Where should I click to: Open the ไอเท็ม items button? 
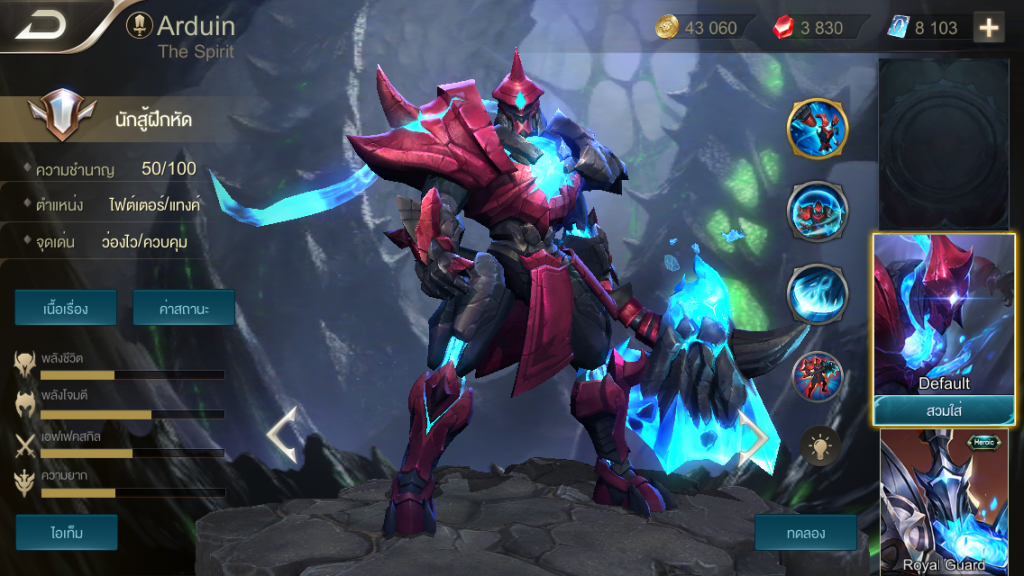point(66,532)
